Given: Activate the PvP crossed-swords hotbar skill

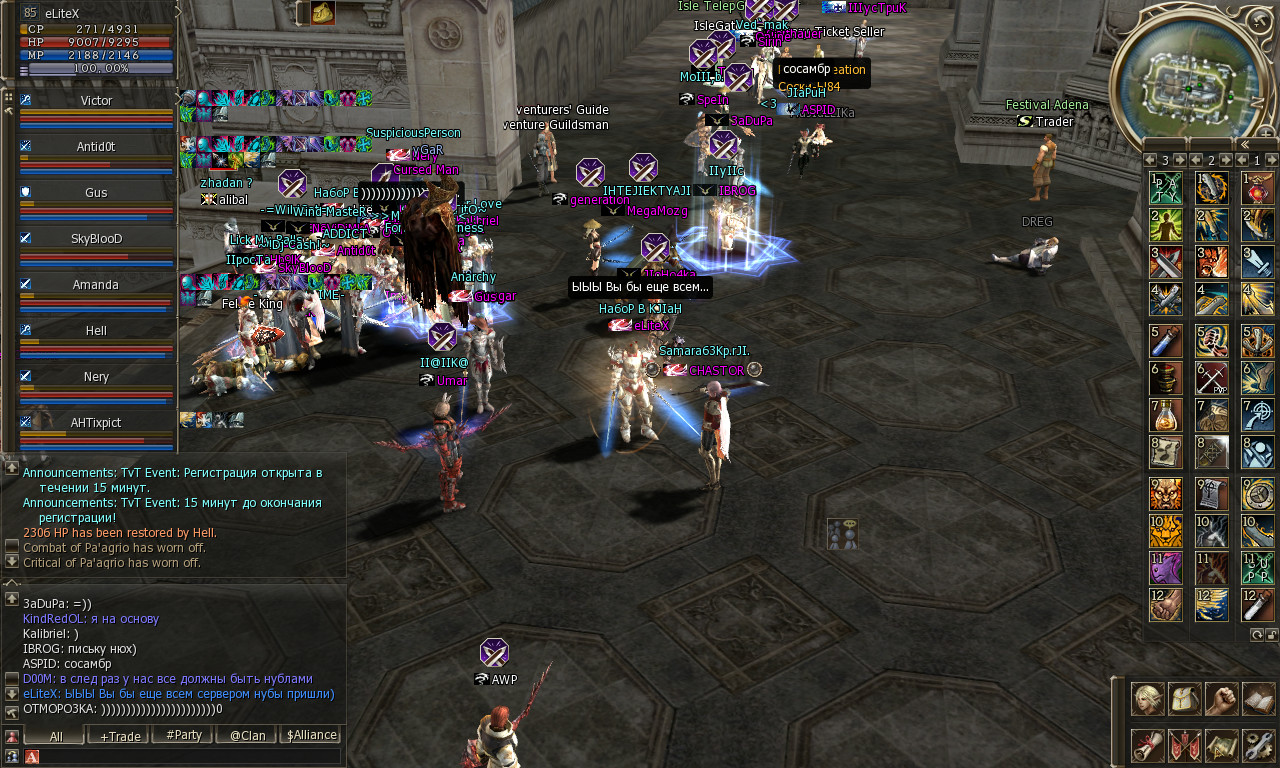Looking at the screenshot, I should (1212, 378).
